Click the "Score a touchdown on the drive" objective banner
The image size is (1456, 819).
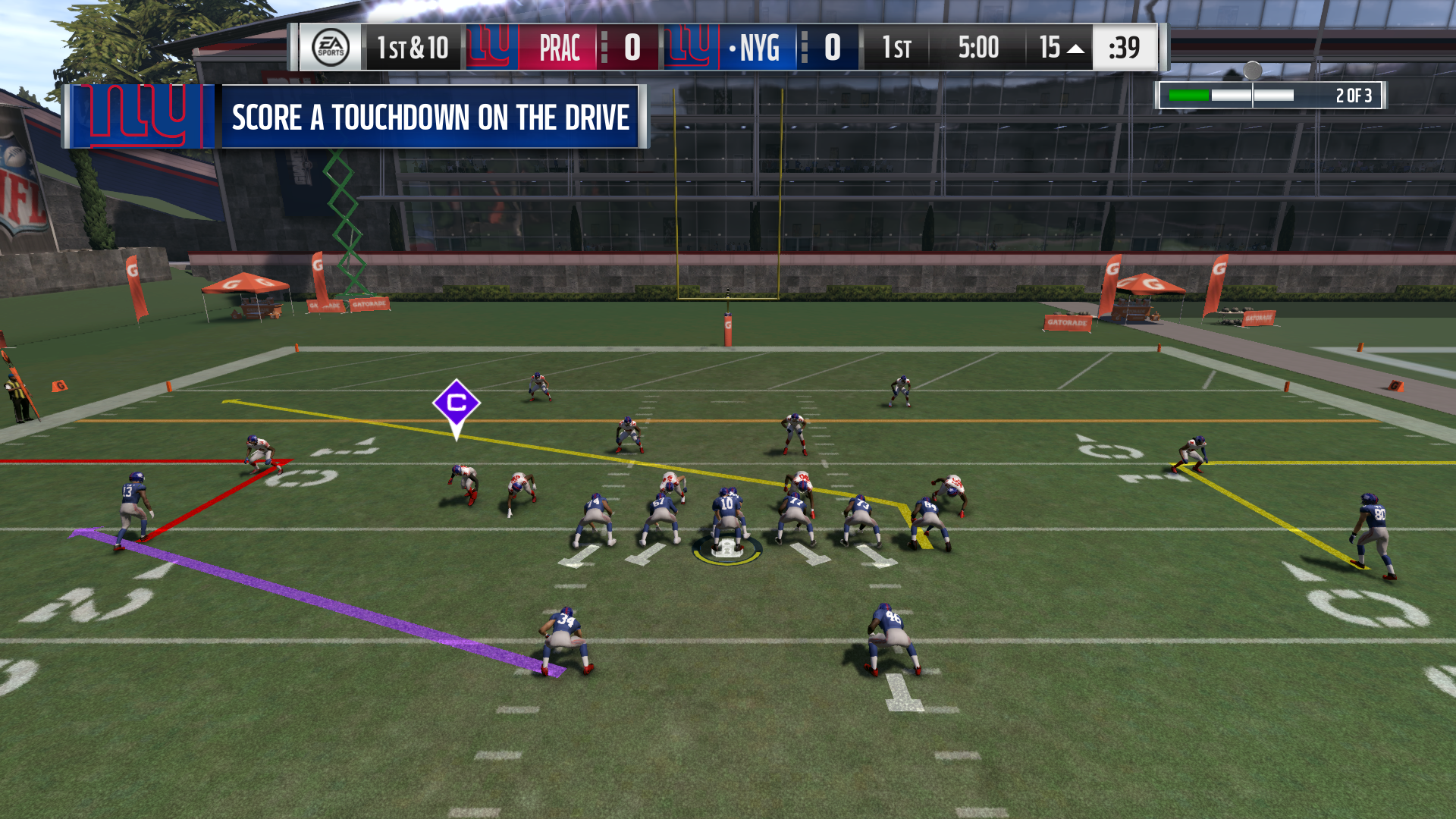point(430,117)
